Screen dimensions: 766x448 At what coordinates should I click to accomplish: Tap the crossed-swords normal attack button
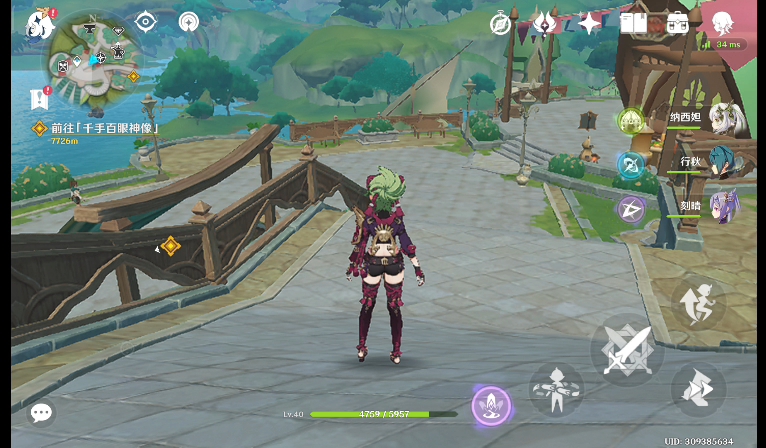(x=627, y=349)
